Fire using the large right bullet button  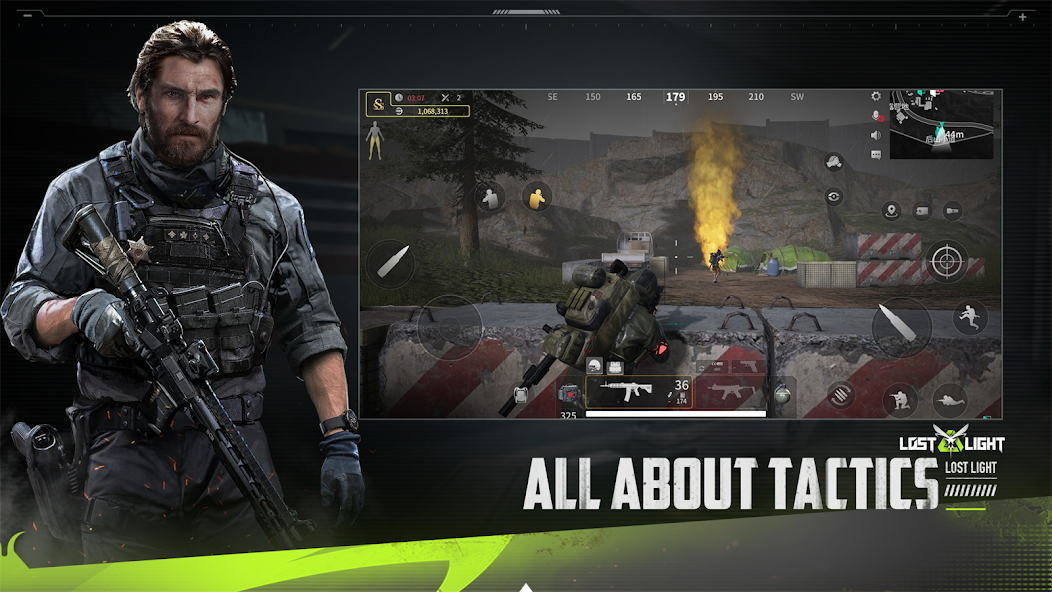[901, 326]
